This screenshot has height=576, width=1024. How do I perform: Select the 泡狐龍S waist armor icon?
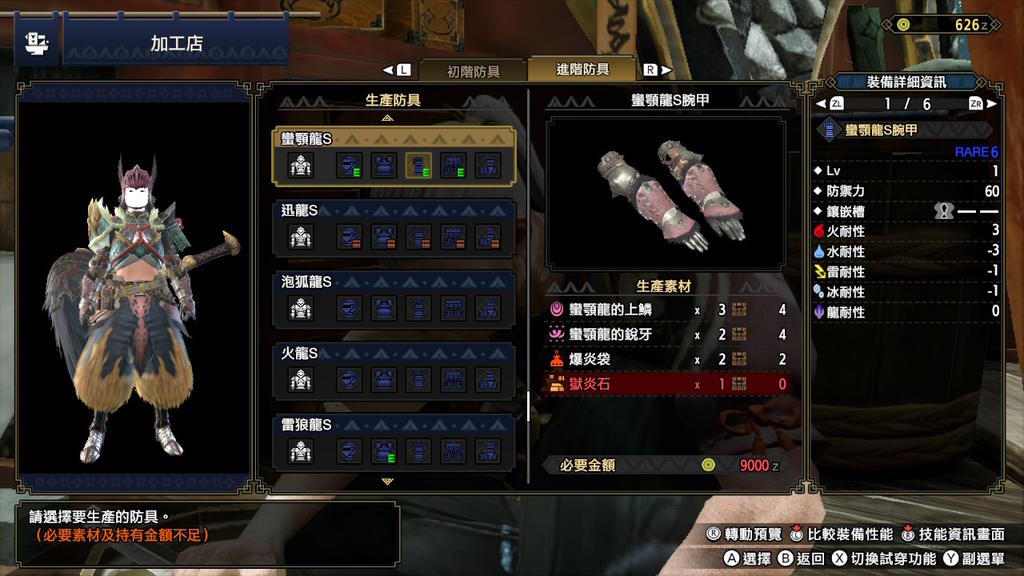(x=453, y=308)
